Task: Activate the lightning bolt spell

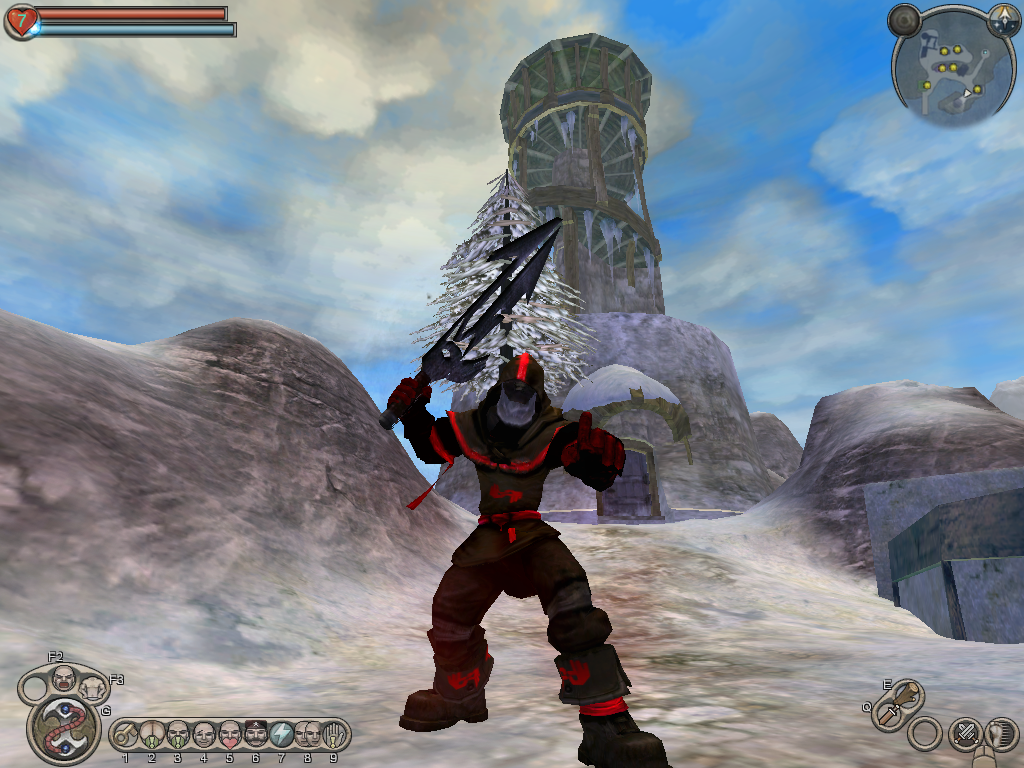Action: 281,735
